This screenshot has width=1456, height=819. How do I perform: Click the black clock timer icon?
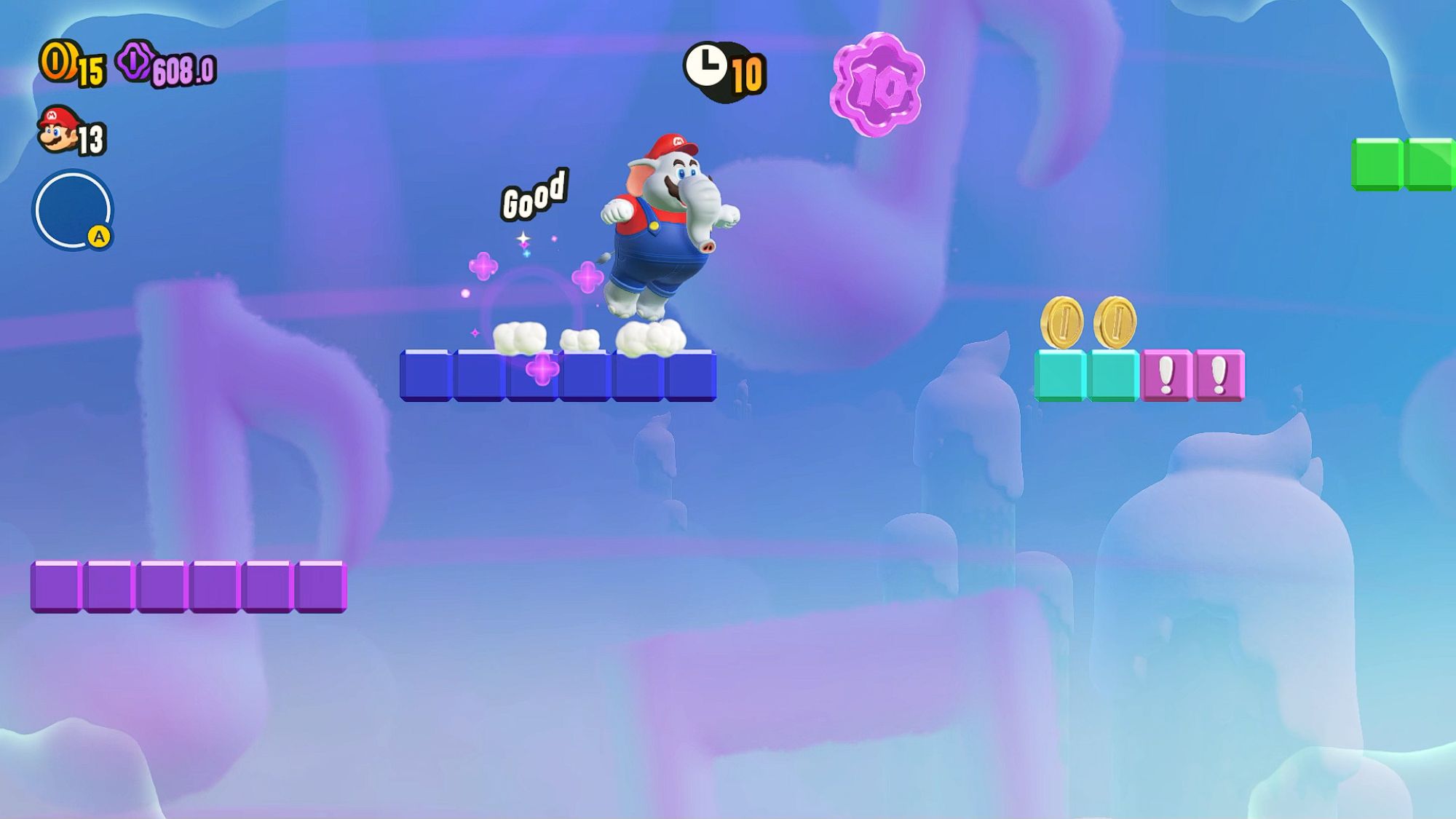(705, 67)
